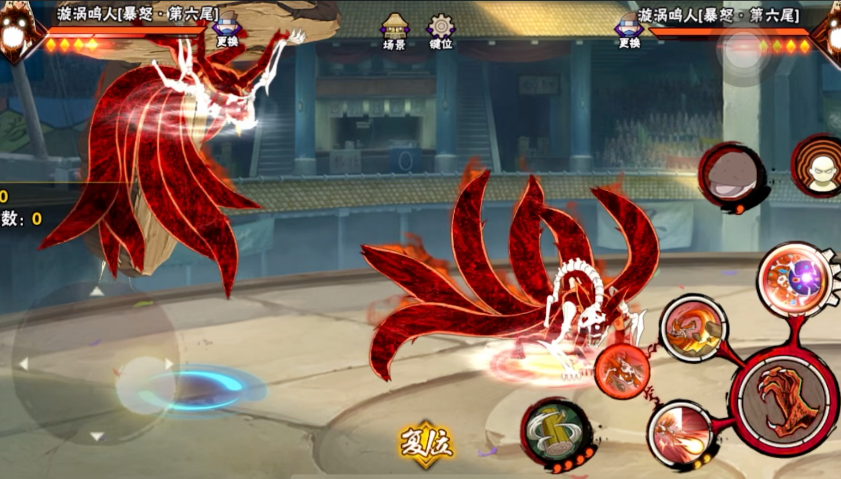
Task: Tap the virtual movement joystick
Action: click(95, 363)
